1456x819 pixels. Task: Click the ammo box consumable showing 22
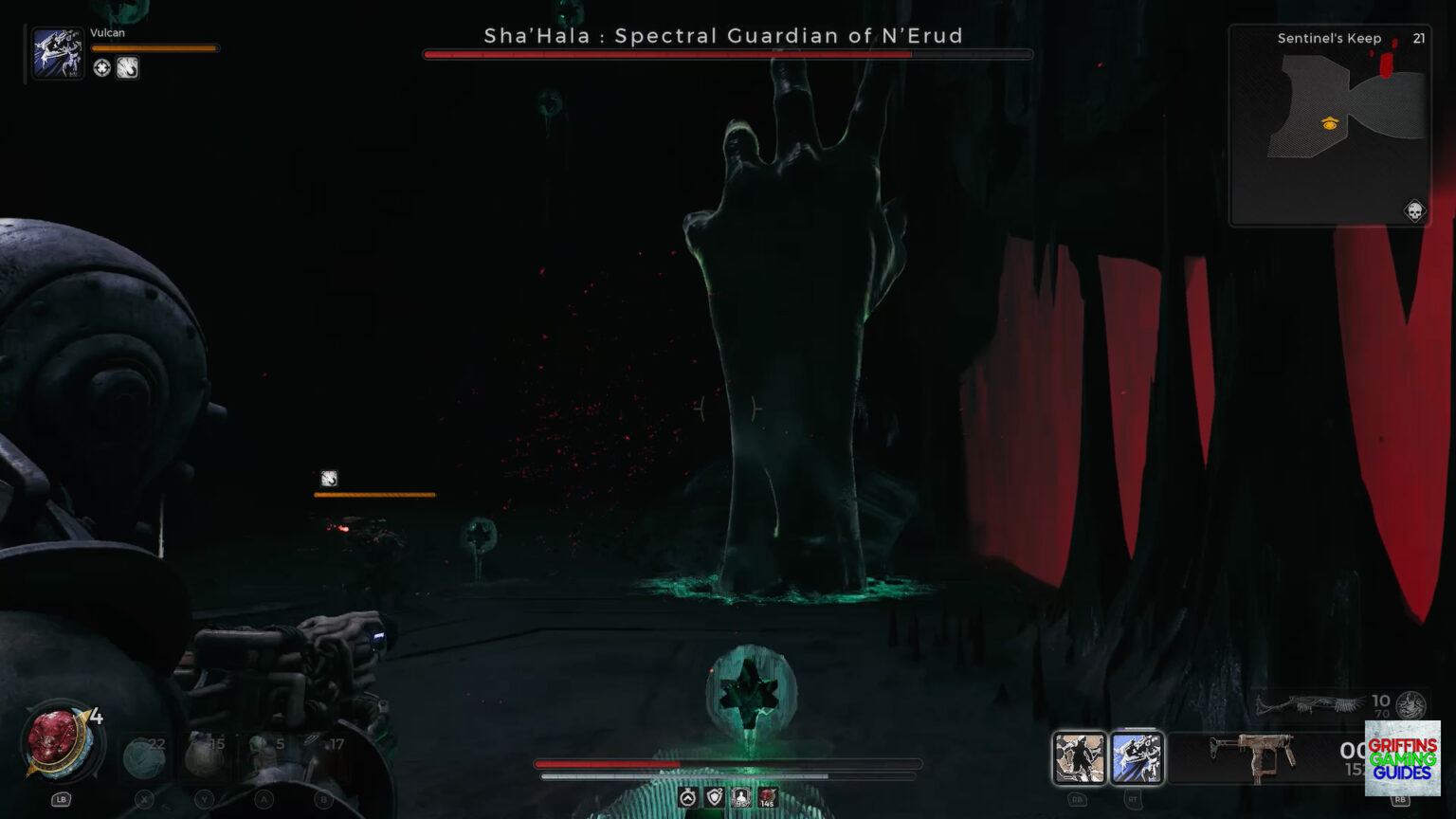point(144,758)
